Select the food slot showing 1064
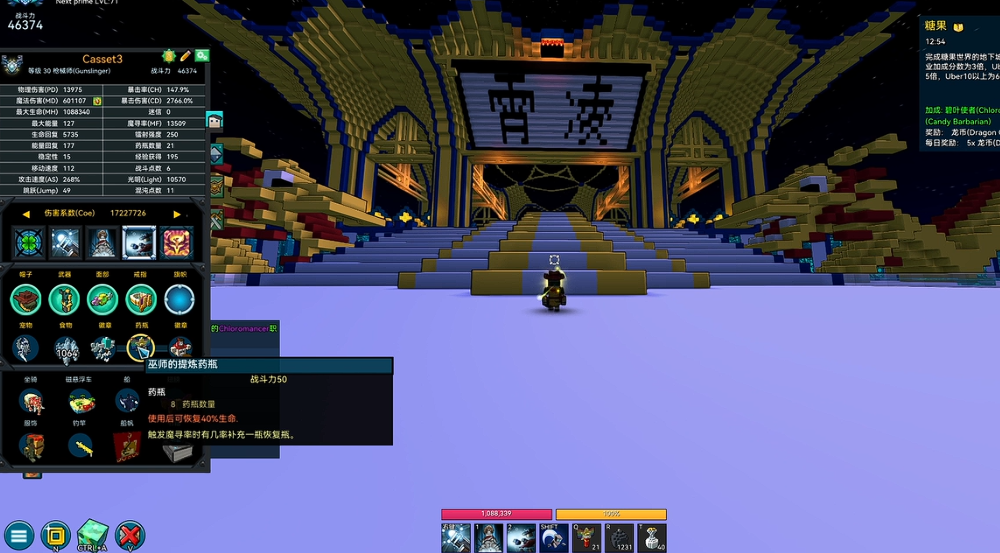Image resolution: width=1000 pixels, height=553 pixels. coord(66,349)
